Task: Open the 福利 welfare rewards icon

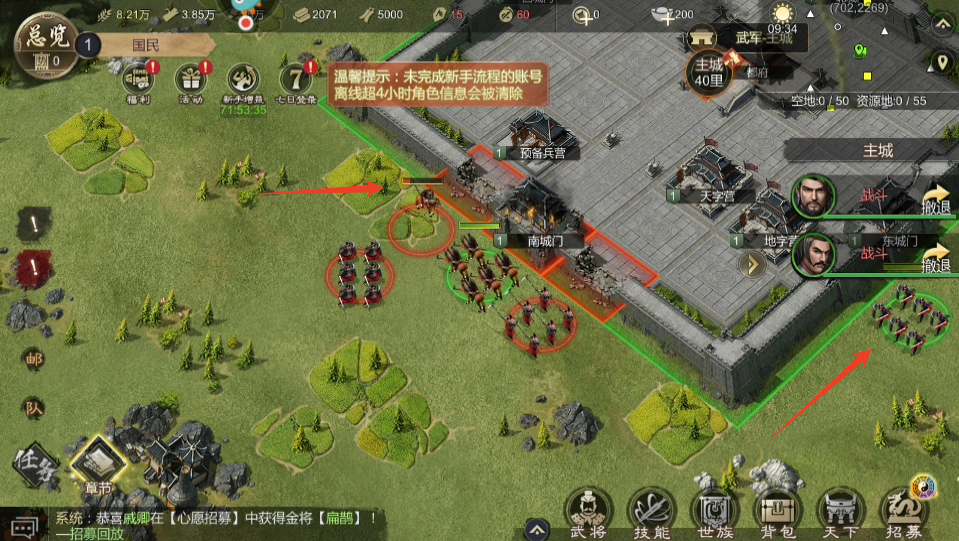Action: click(x=137, y=80)
